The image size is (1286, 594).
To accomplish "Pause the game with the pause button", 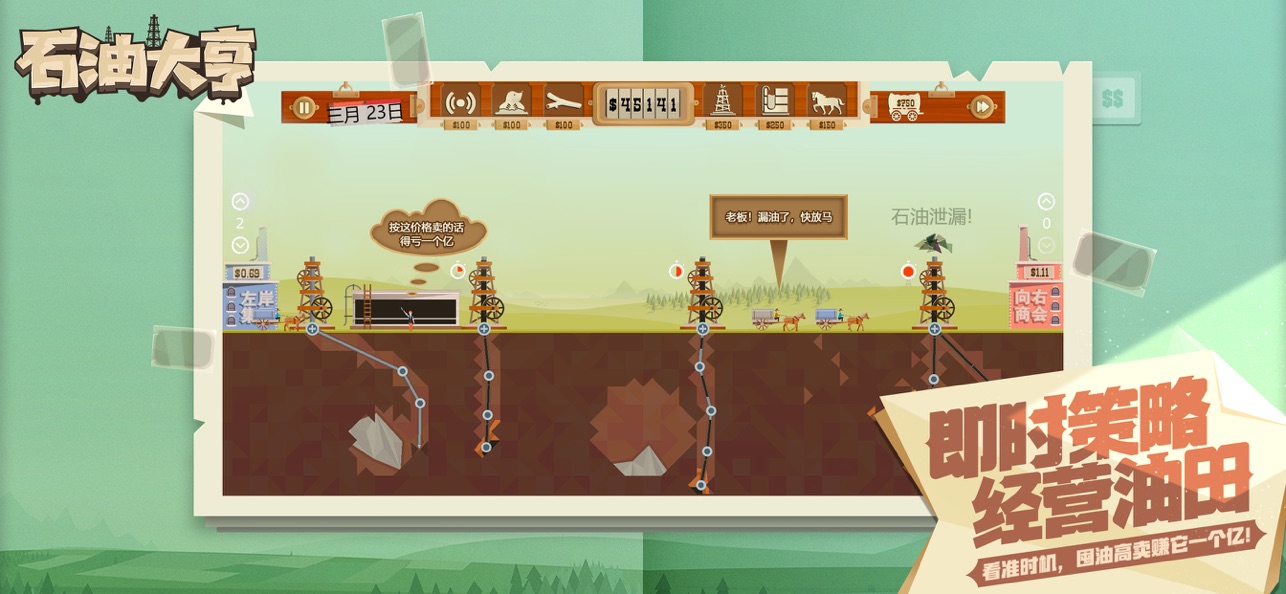I will pos(302,106).
